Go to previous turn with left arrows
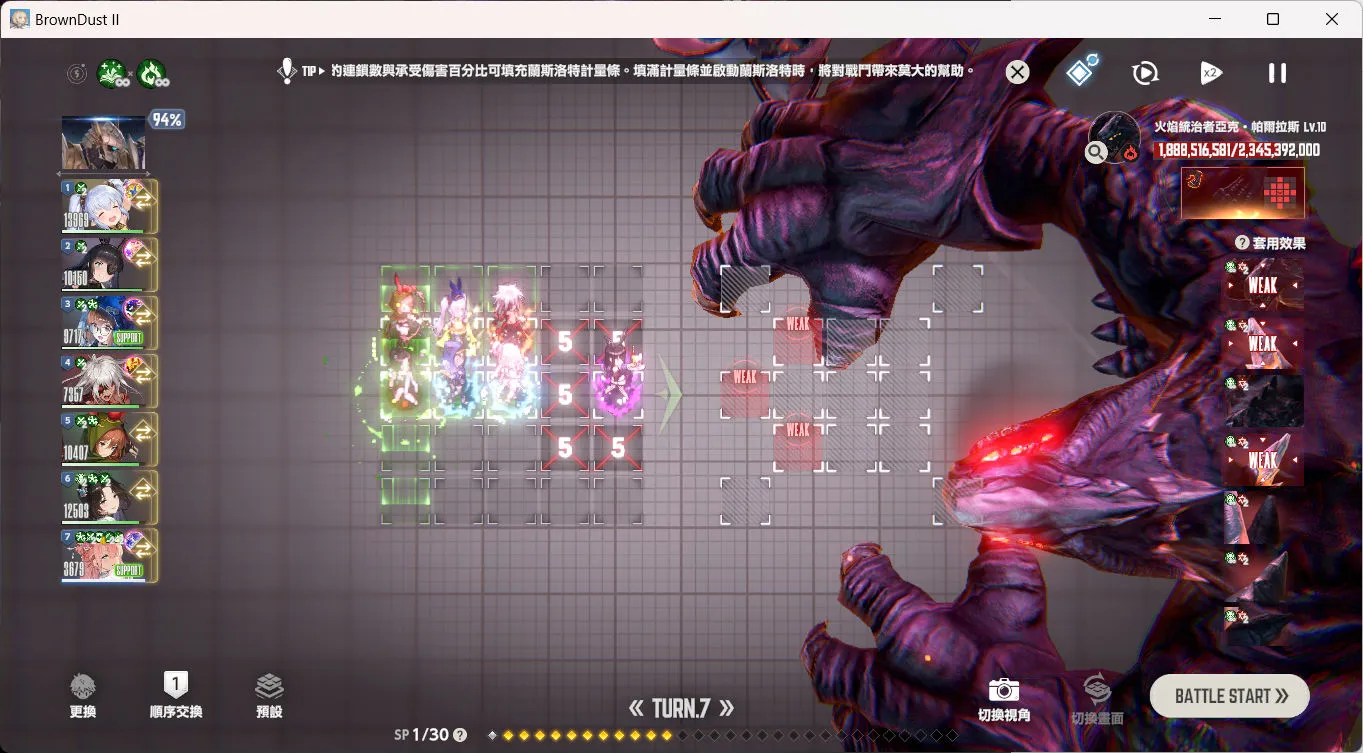The width and height of the screenshot is (1363, 753). tap(636, 709)
